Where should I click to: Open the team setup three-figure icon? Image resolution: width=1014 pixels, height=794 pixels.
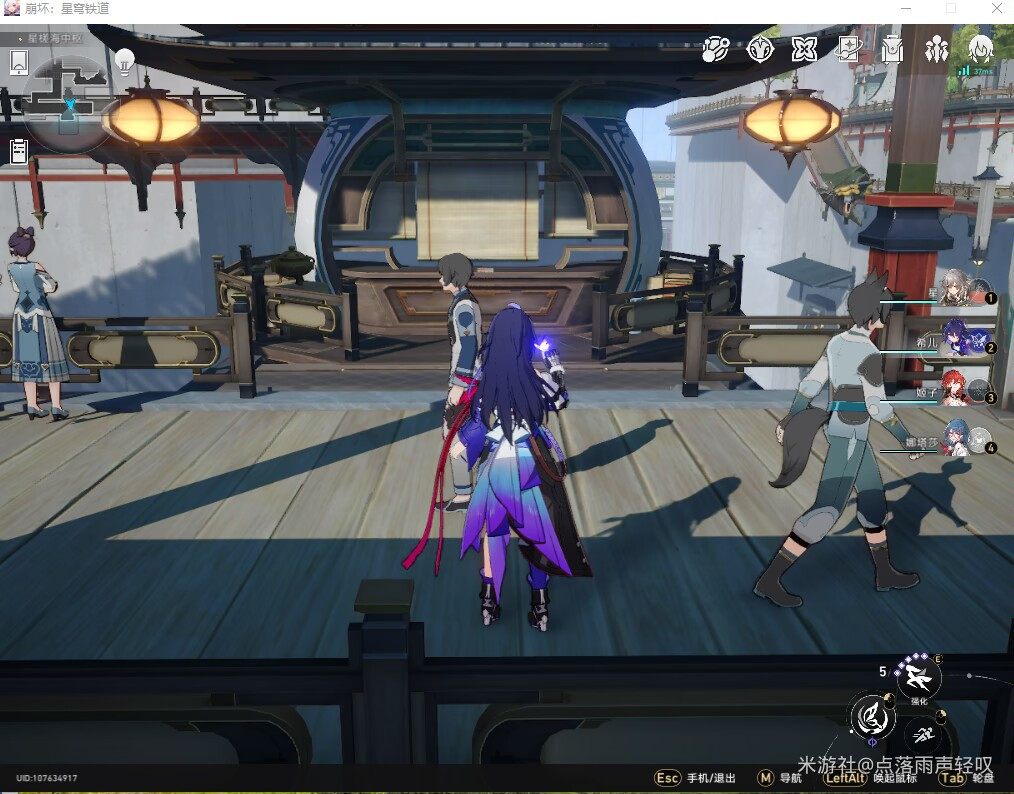937,48
